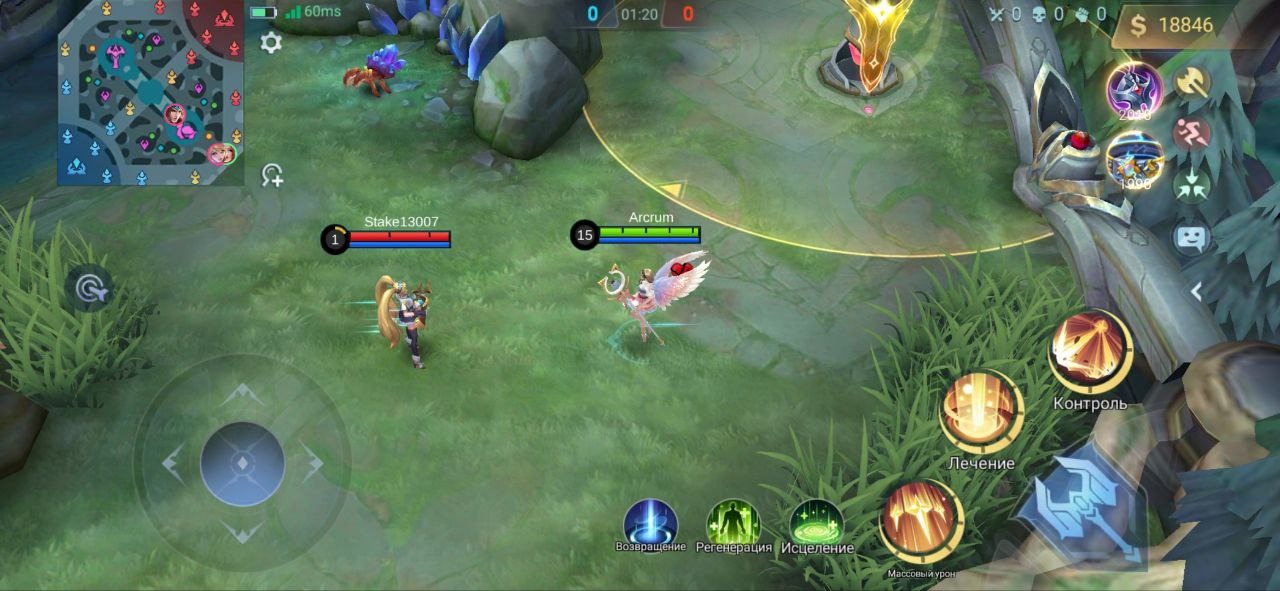Hit the basic attack axe button
Viewport: 1280px width, 591px height.
click(x=1080, y=505)
